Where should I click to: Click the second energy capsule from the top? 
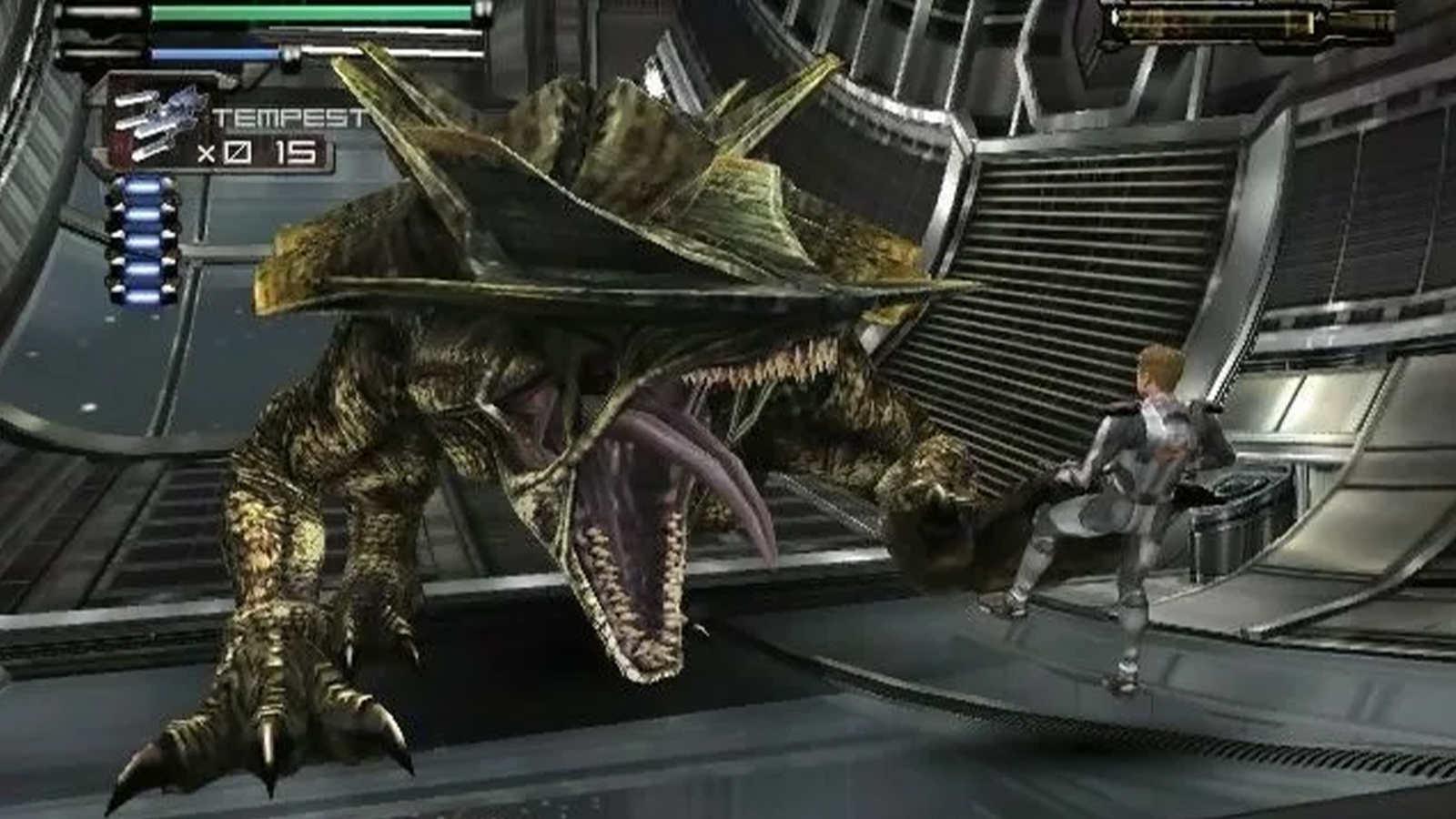point(144,217)
